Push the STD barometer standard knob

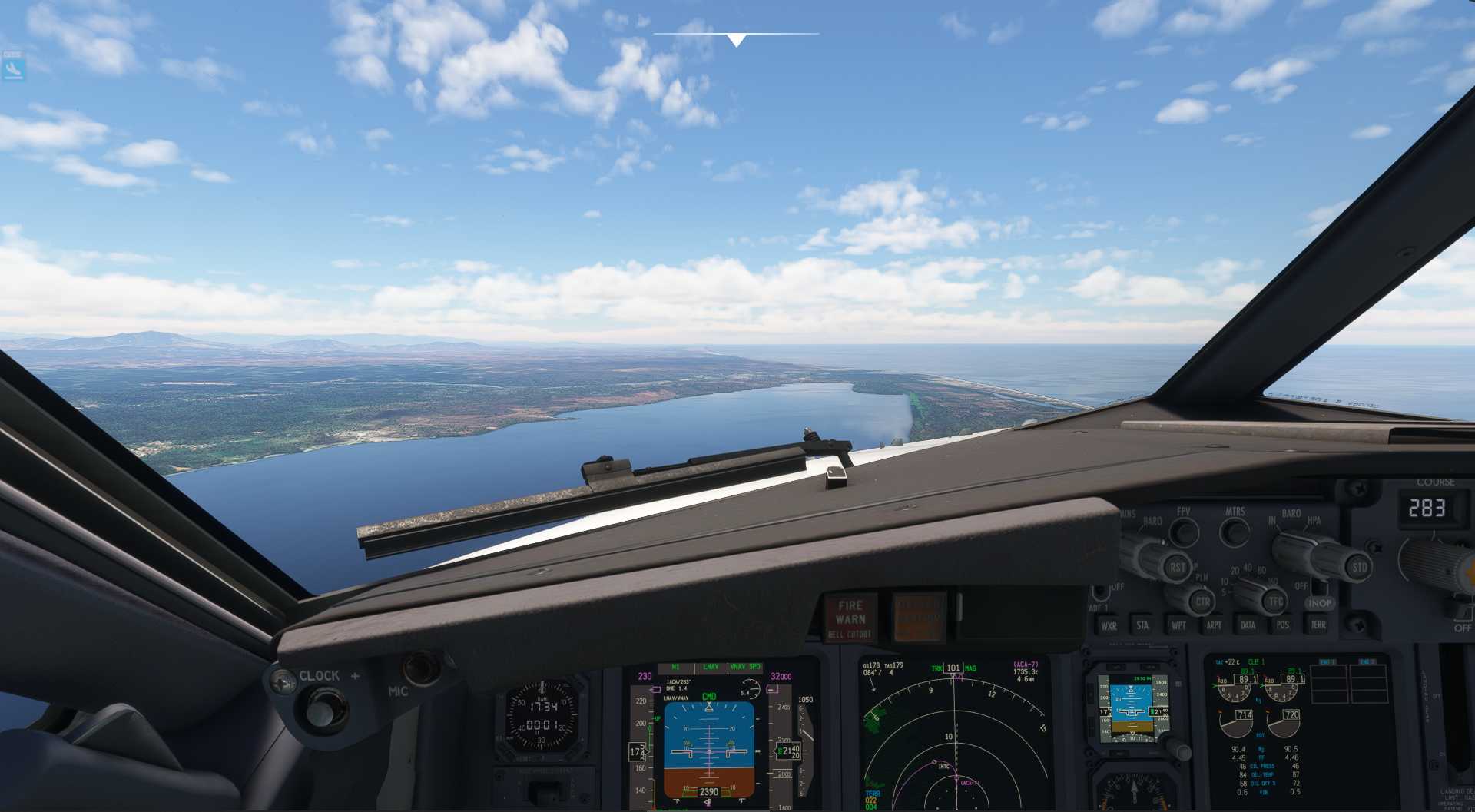click(1358, 568)
